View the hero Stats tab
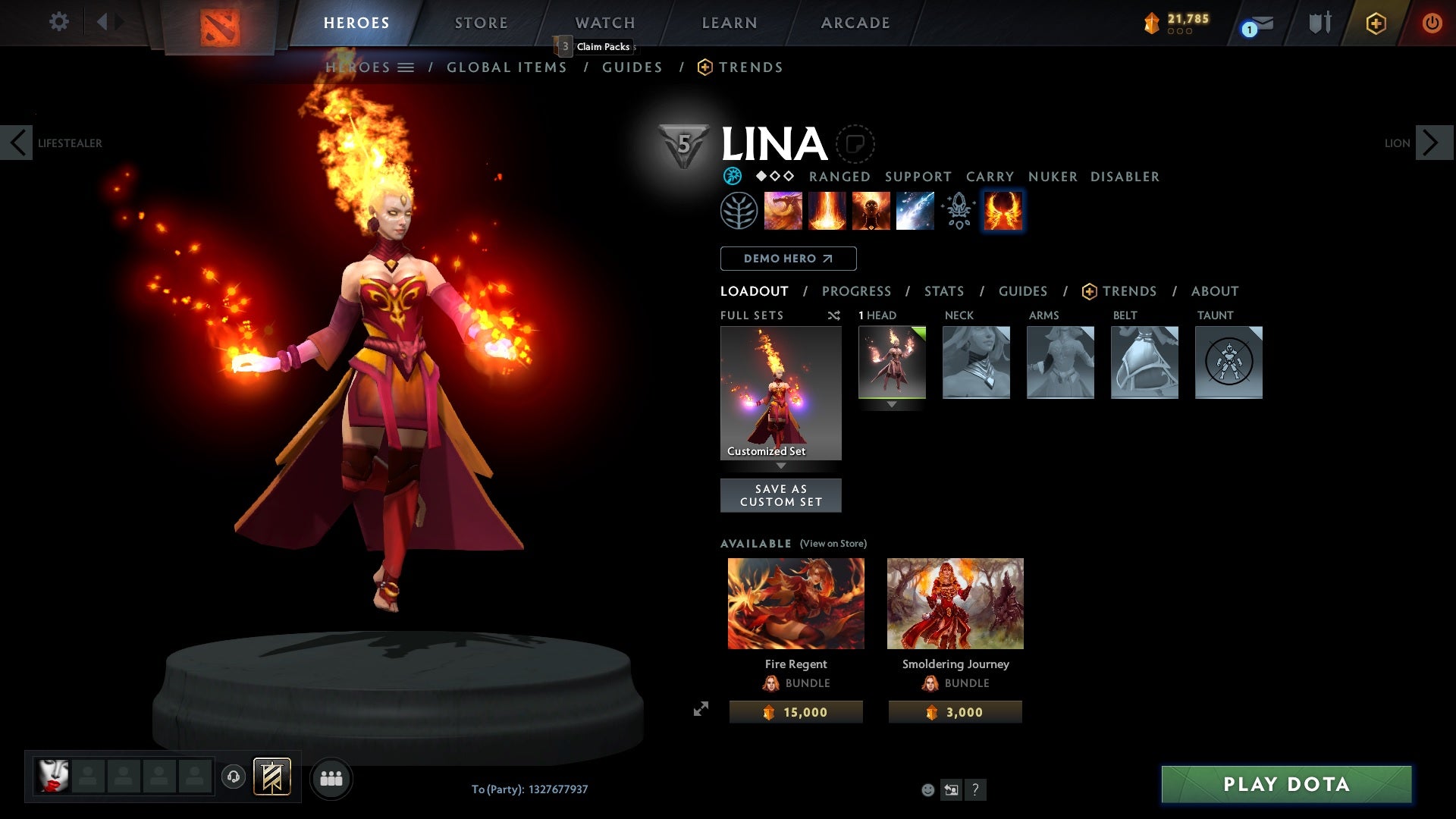 (944, 291)
